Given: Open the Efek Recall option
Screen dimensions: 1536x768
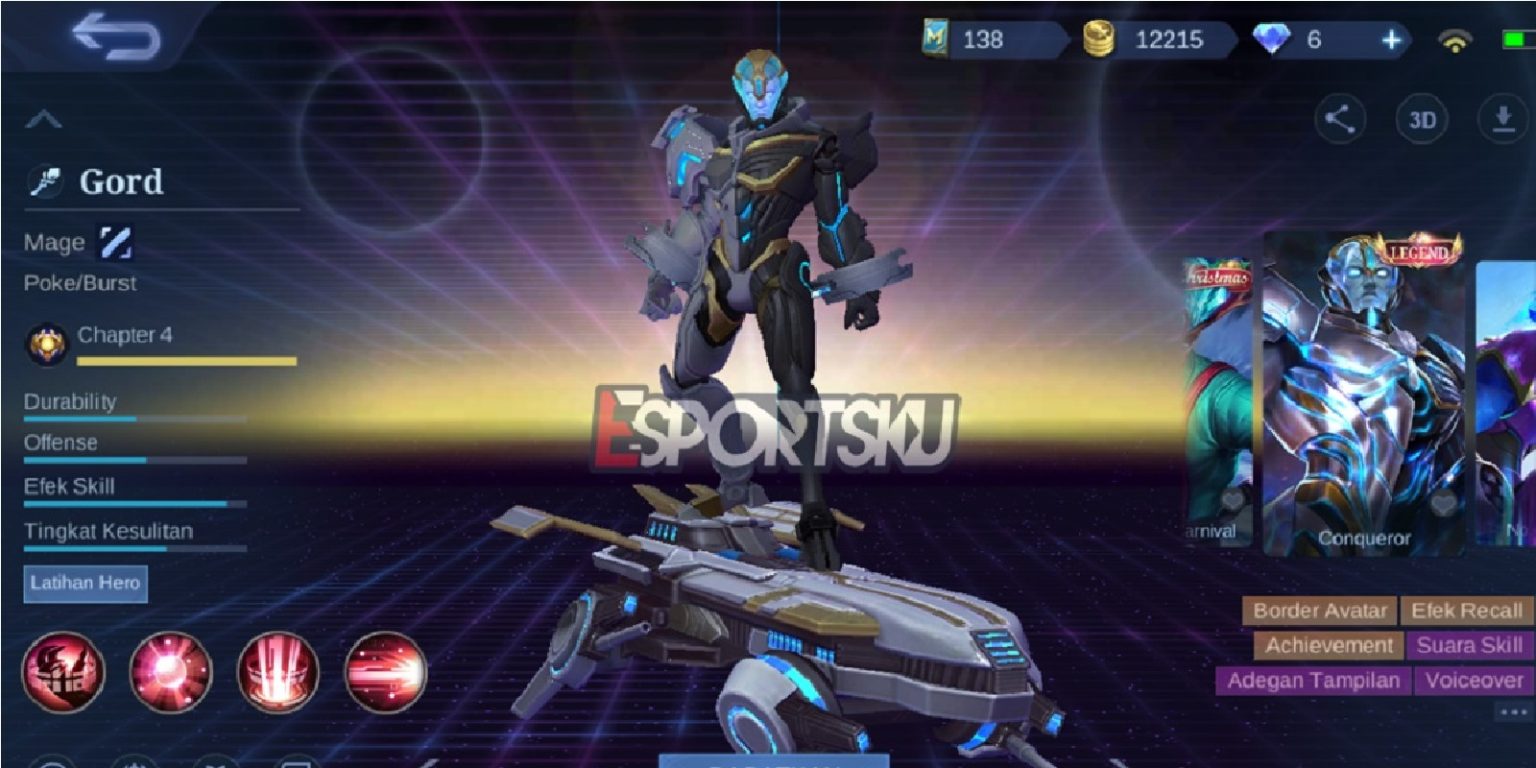Looking at the screenshot, I should pos(1467,610).
